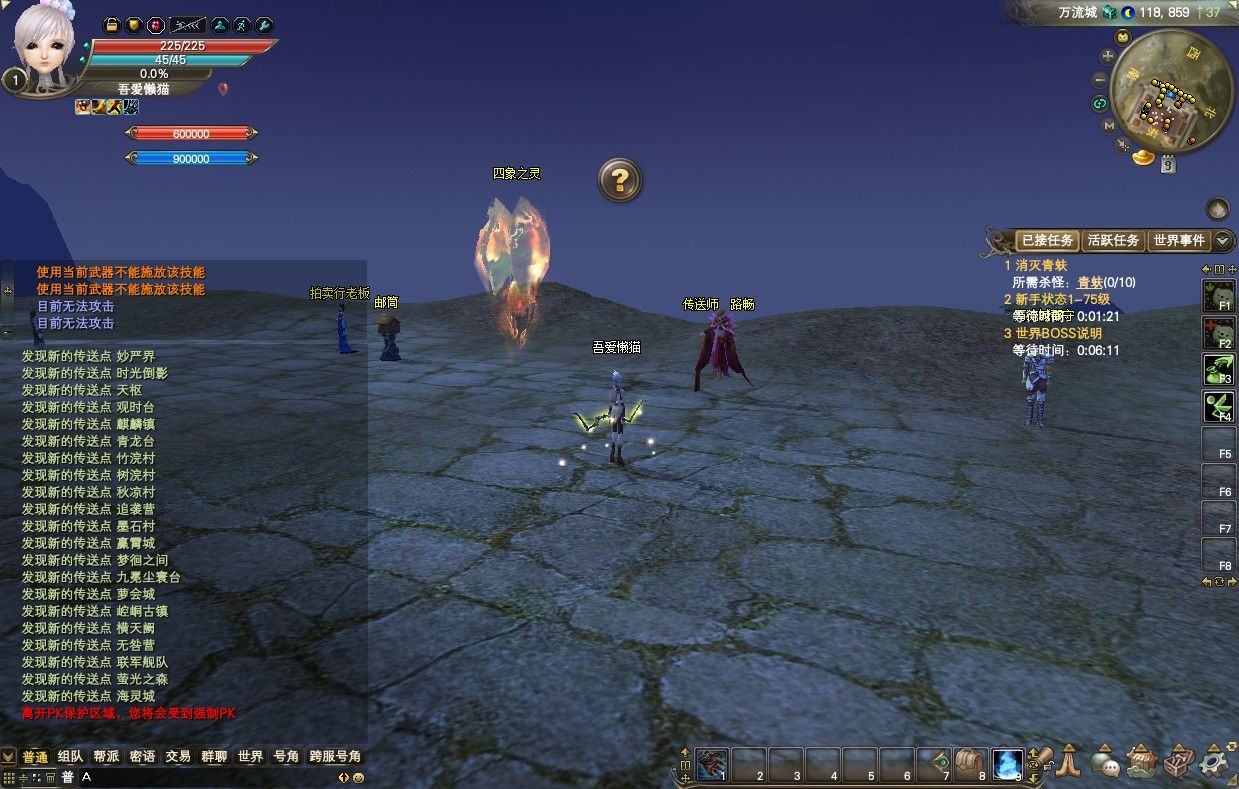Click the wrench icon above the health bar
The width and height of the screenshot is (1239, 789).
[265, 25]
